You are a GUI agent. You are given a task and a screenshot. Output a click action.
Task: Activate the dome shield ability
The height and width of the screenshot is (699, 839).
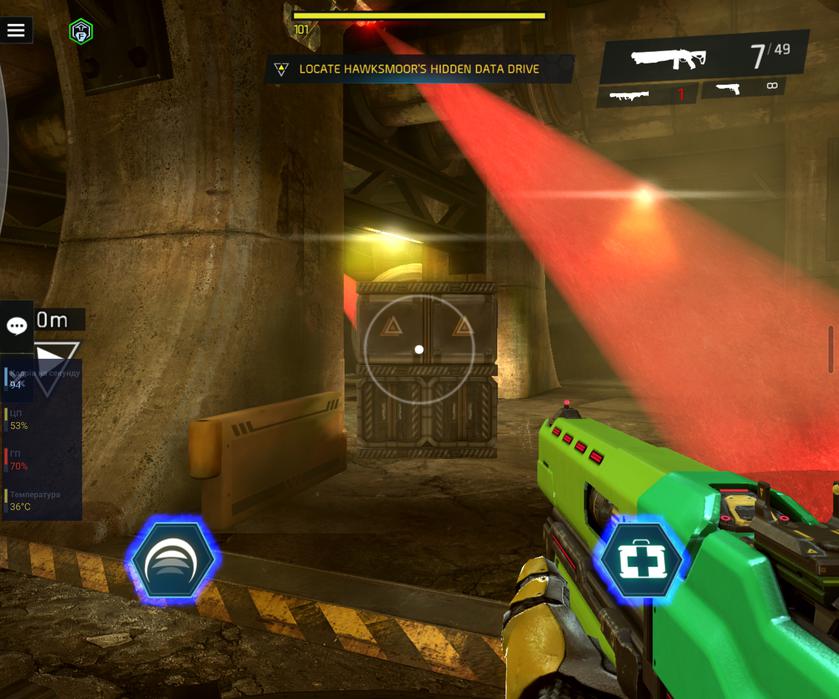point(172,561)
